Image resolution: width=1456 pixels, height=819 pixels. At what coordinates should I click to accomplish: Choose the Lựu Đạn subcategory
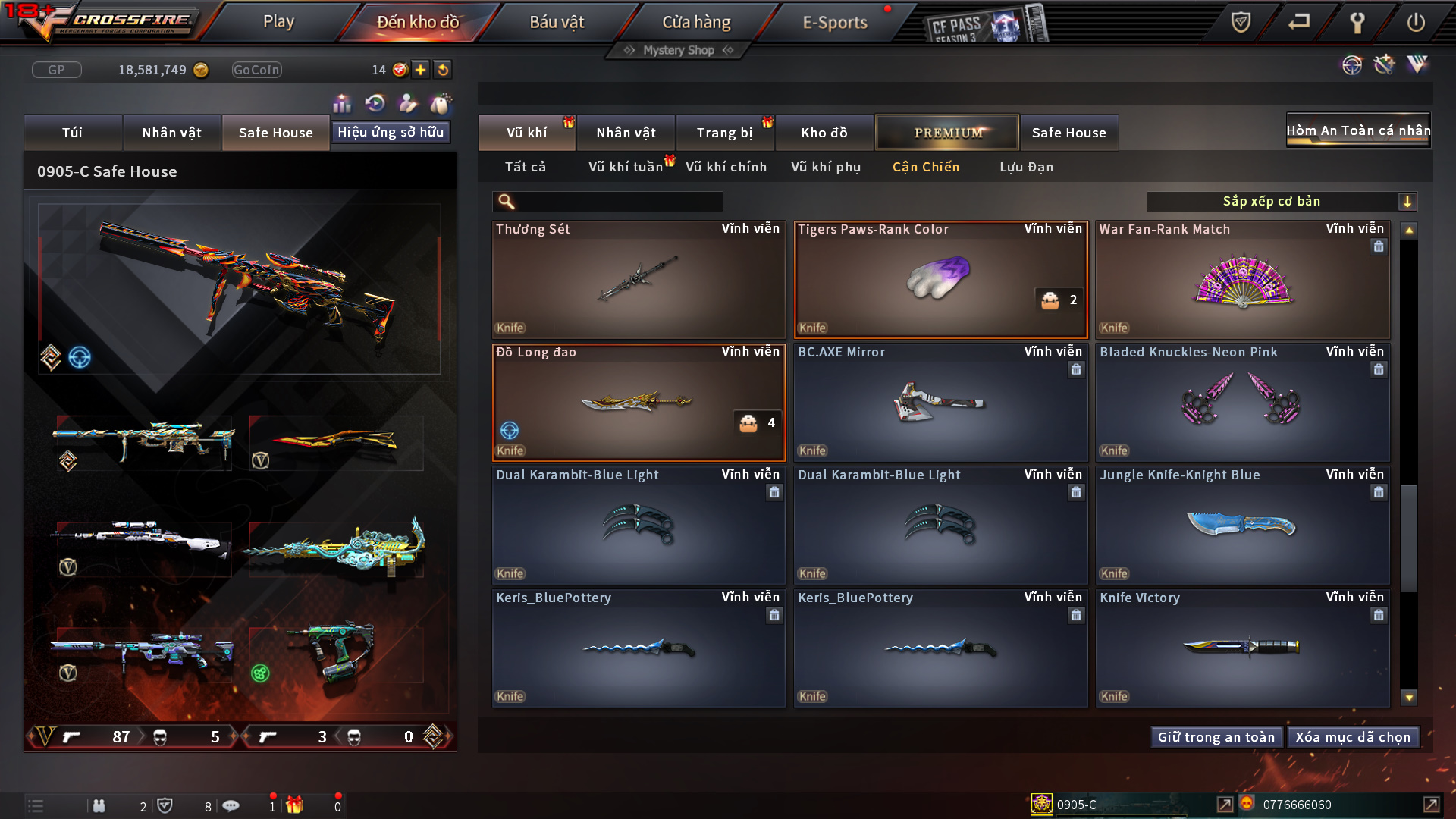pyautogui.click(x=1026, y=167)
